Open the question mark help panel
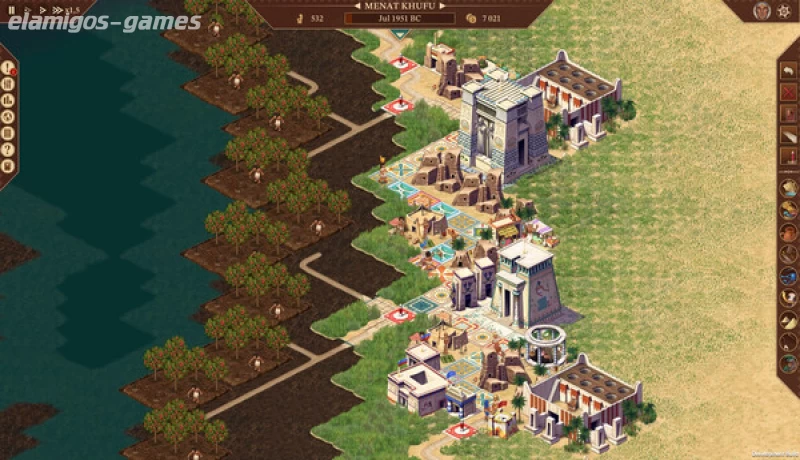 click(x=9, y=149)
